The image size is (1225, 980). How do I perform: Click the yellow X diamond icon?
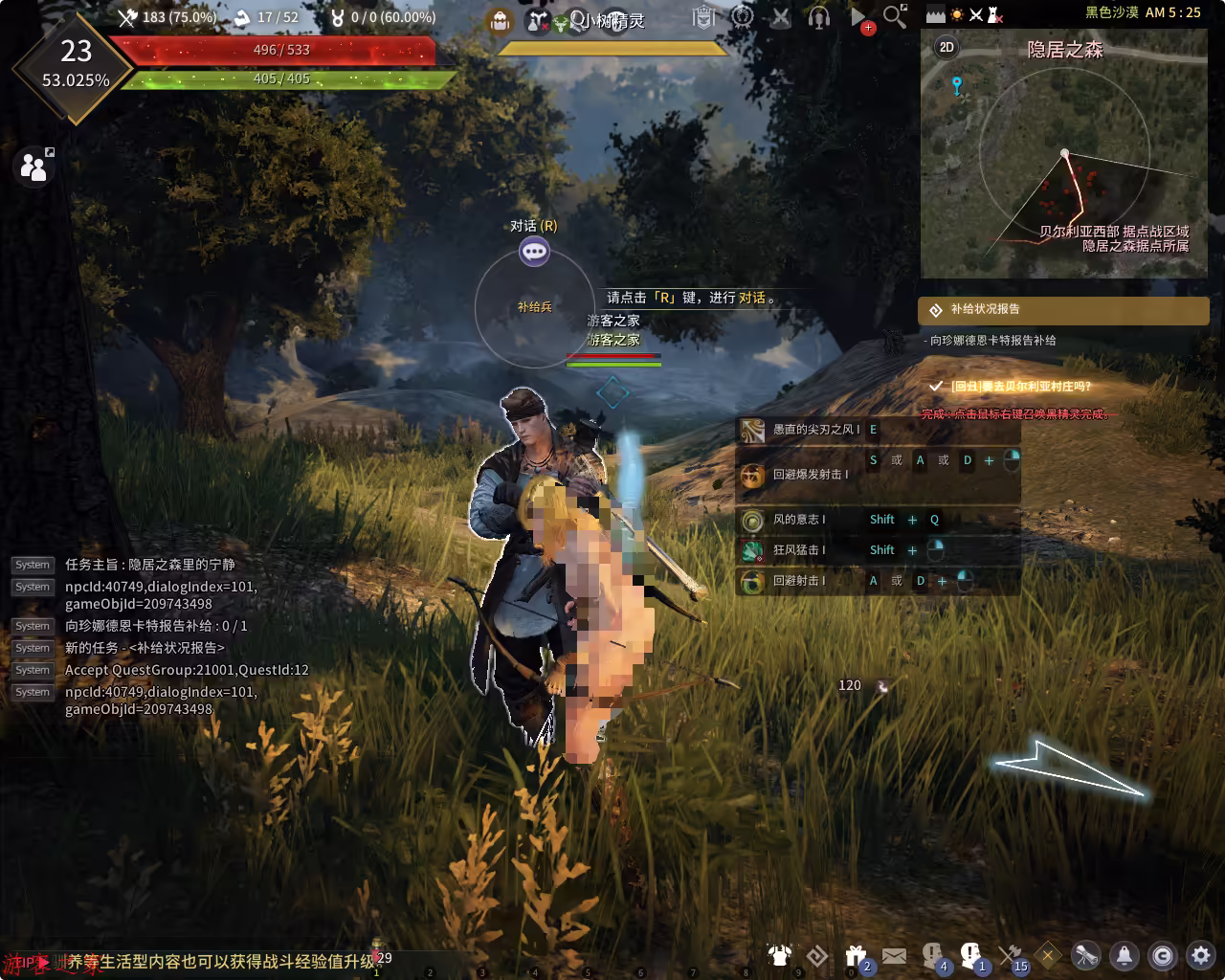click(1048, 954)
